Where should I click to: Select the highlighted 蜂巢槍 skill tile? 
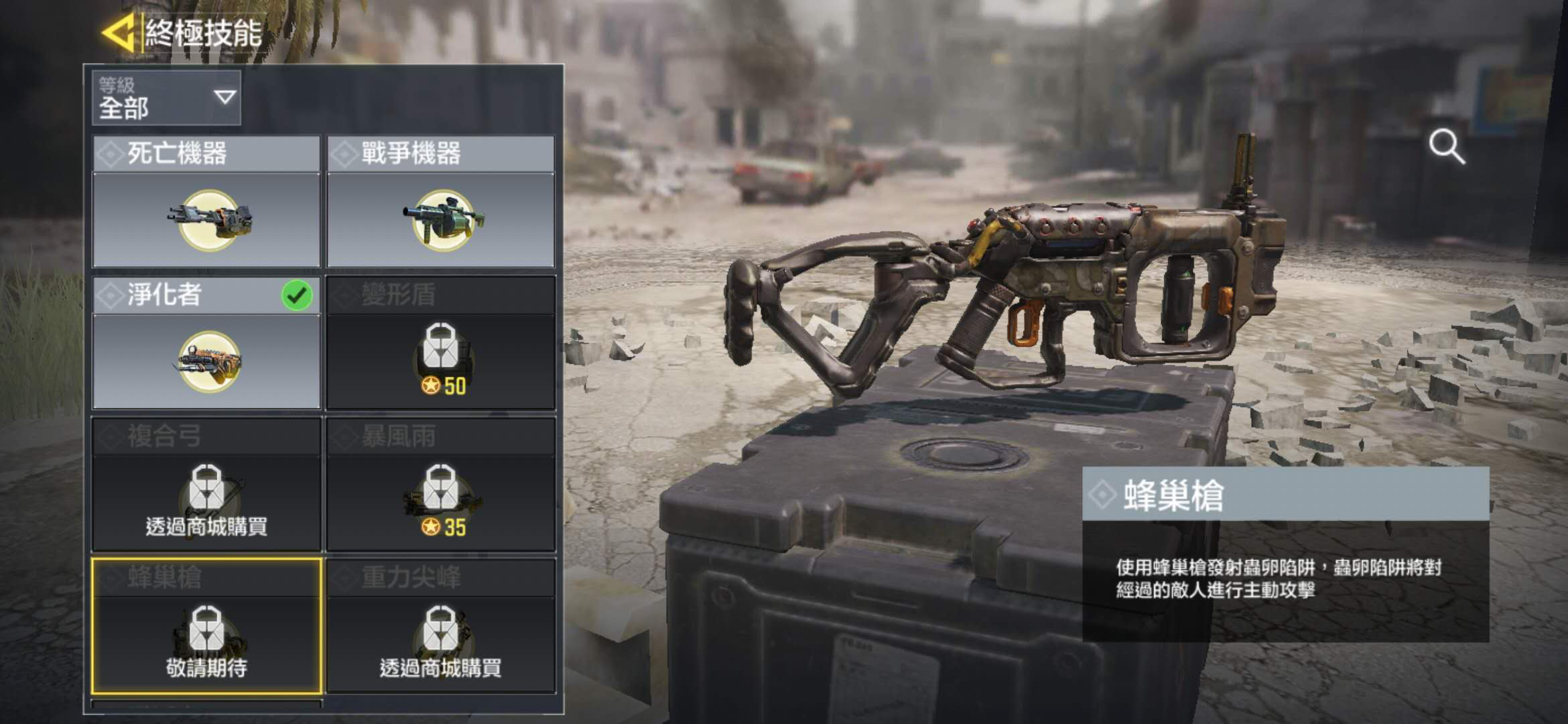[x=206, y=625]
